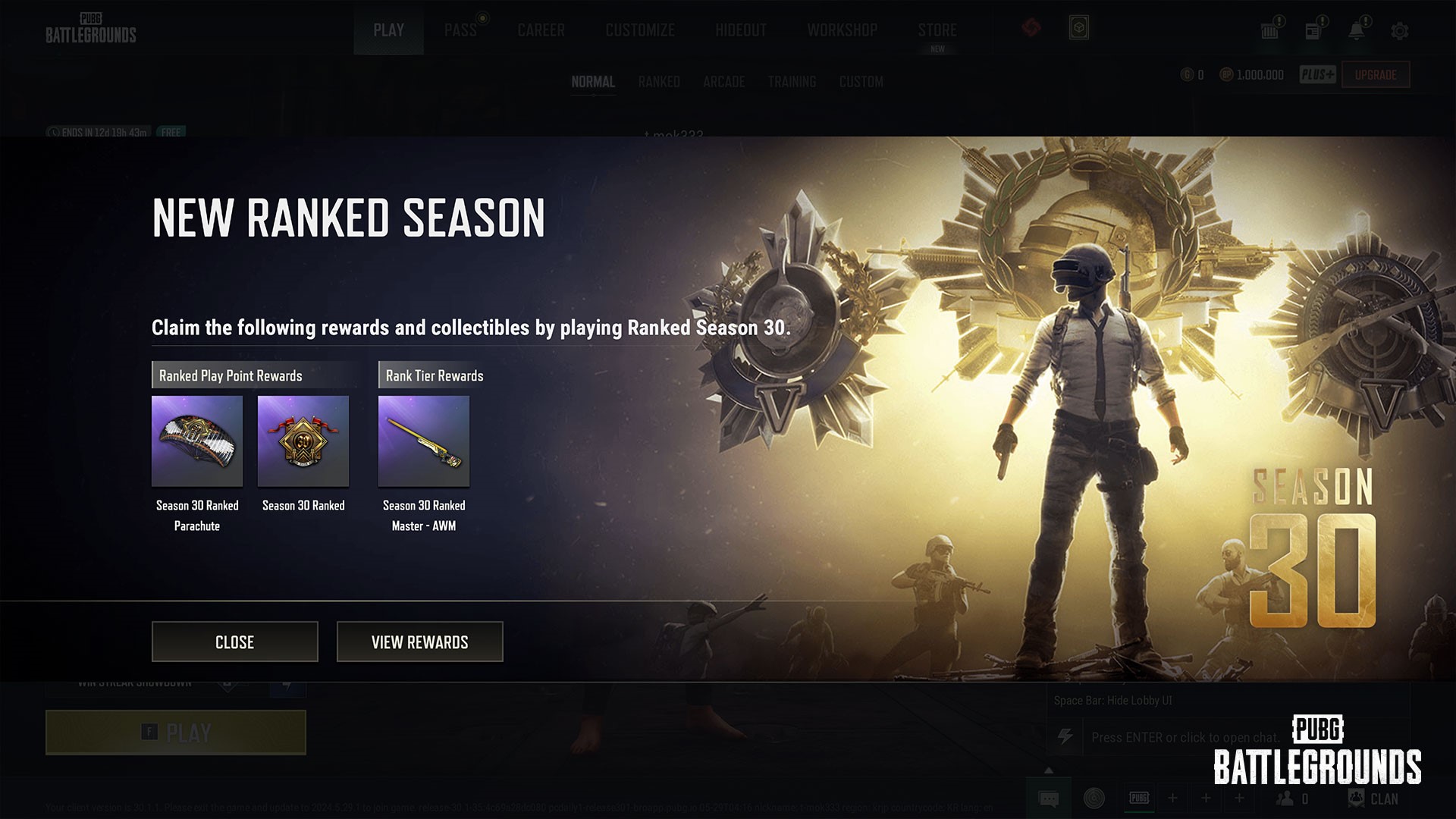
Task: Switch to Arcade mode
Action: (x=723, y=82)
